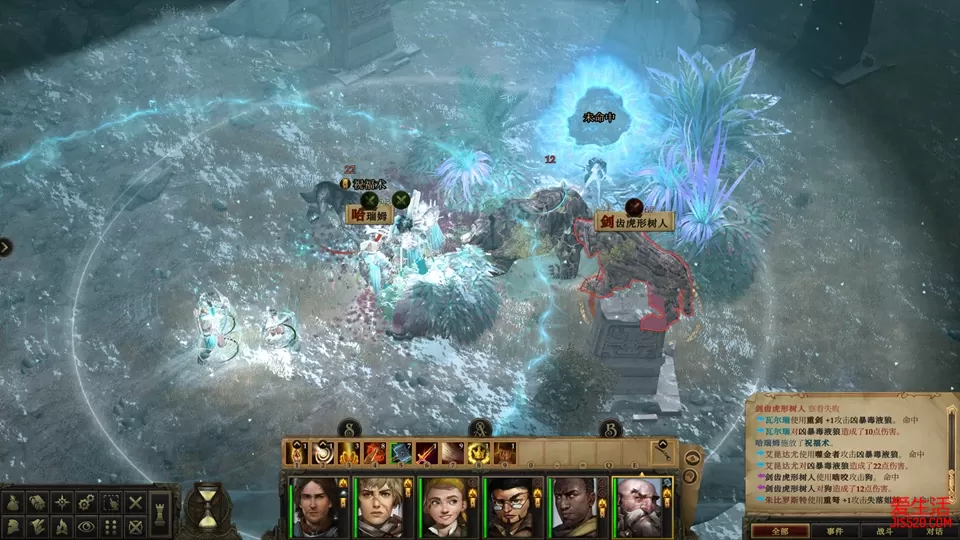Expand the left edge side panel arrow

(x=6, y=247)
